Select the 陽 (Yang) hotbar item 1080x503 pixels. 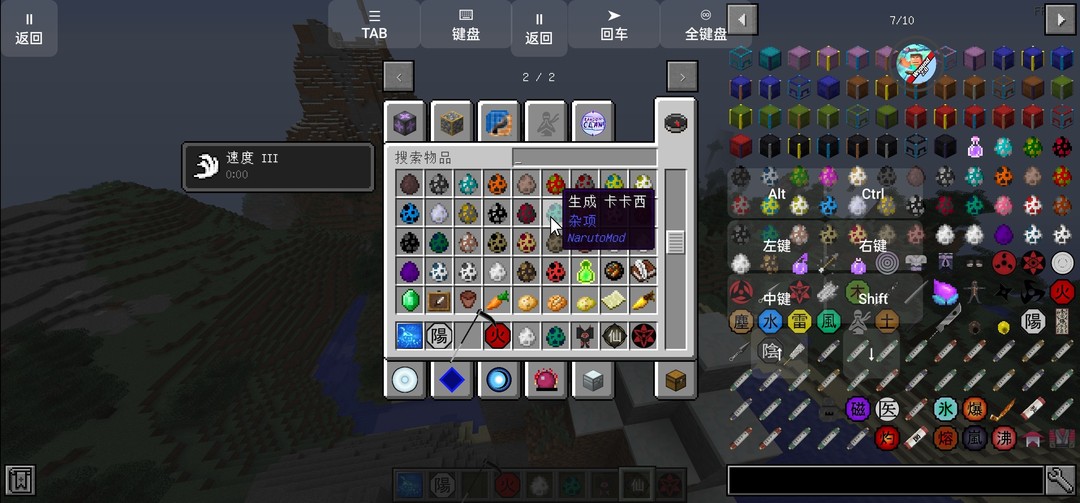click(438, 336)
